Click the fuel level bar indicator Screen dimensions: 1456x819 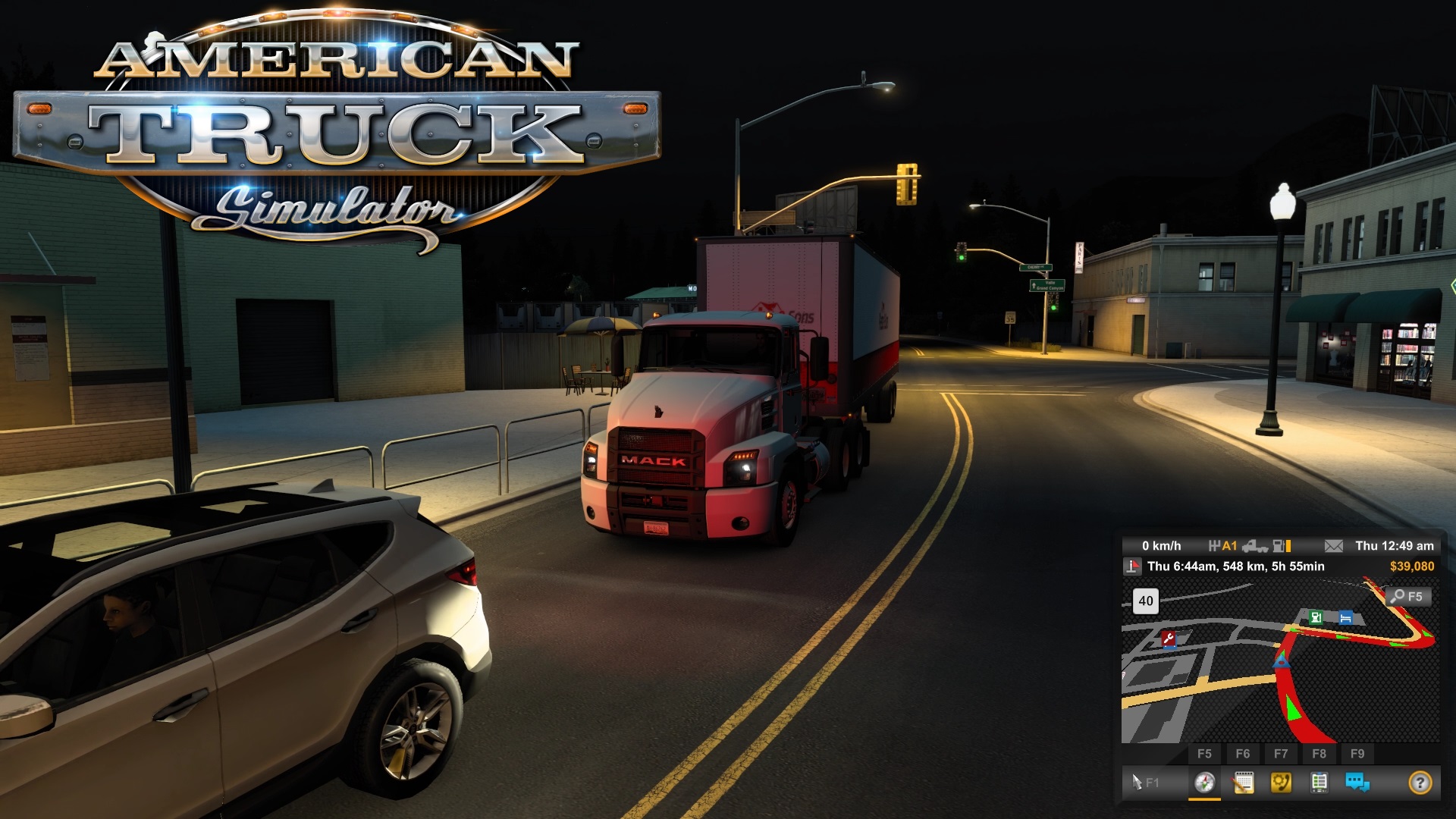(1288, 548)
